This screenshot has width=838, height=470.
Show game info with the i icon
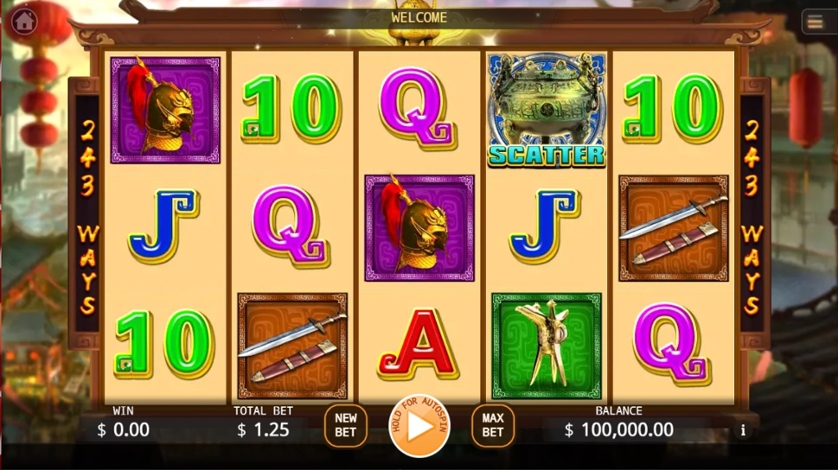point(743,430)
